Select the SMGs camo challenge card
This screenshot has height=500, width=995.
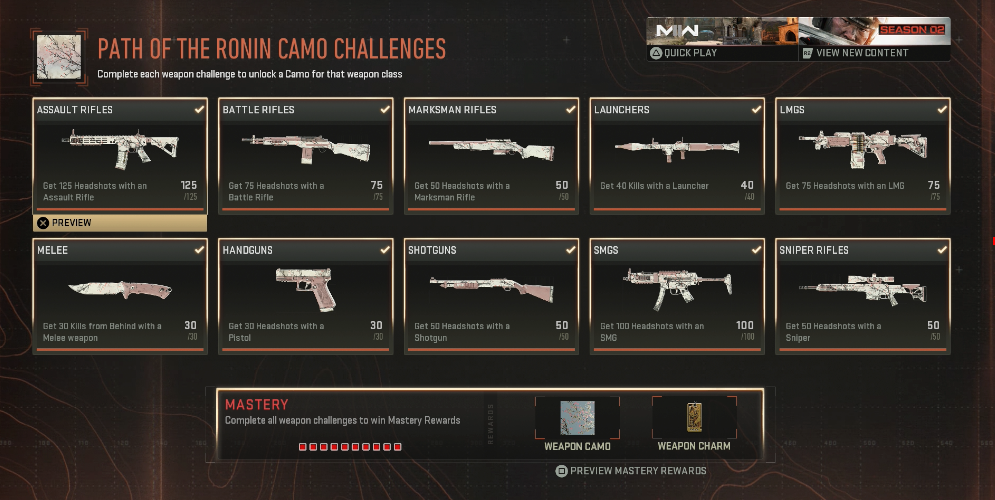click(x=677, y=296)
